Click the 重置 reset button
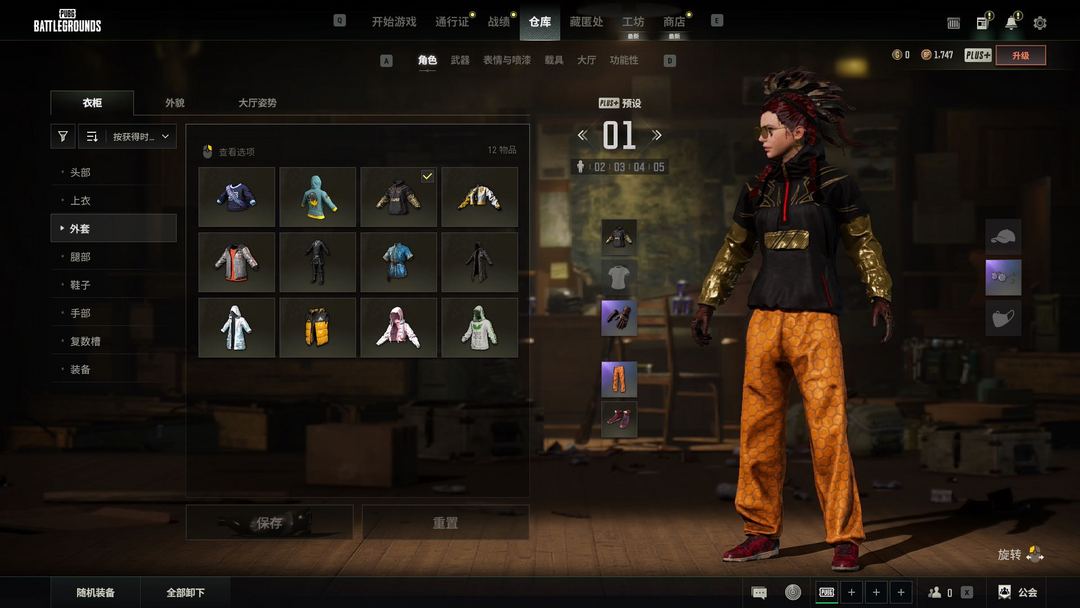The width and height of the screenshot is (1080, 608). [445, 522]
